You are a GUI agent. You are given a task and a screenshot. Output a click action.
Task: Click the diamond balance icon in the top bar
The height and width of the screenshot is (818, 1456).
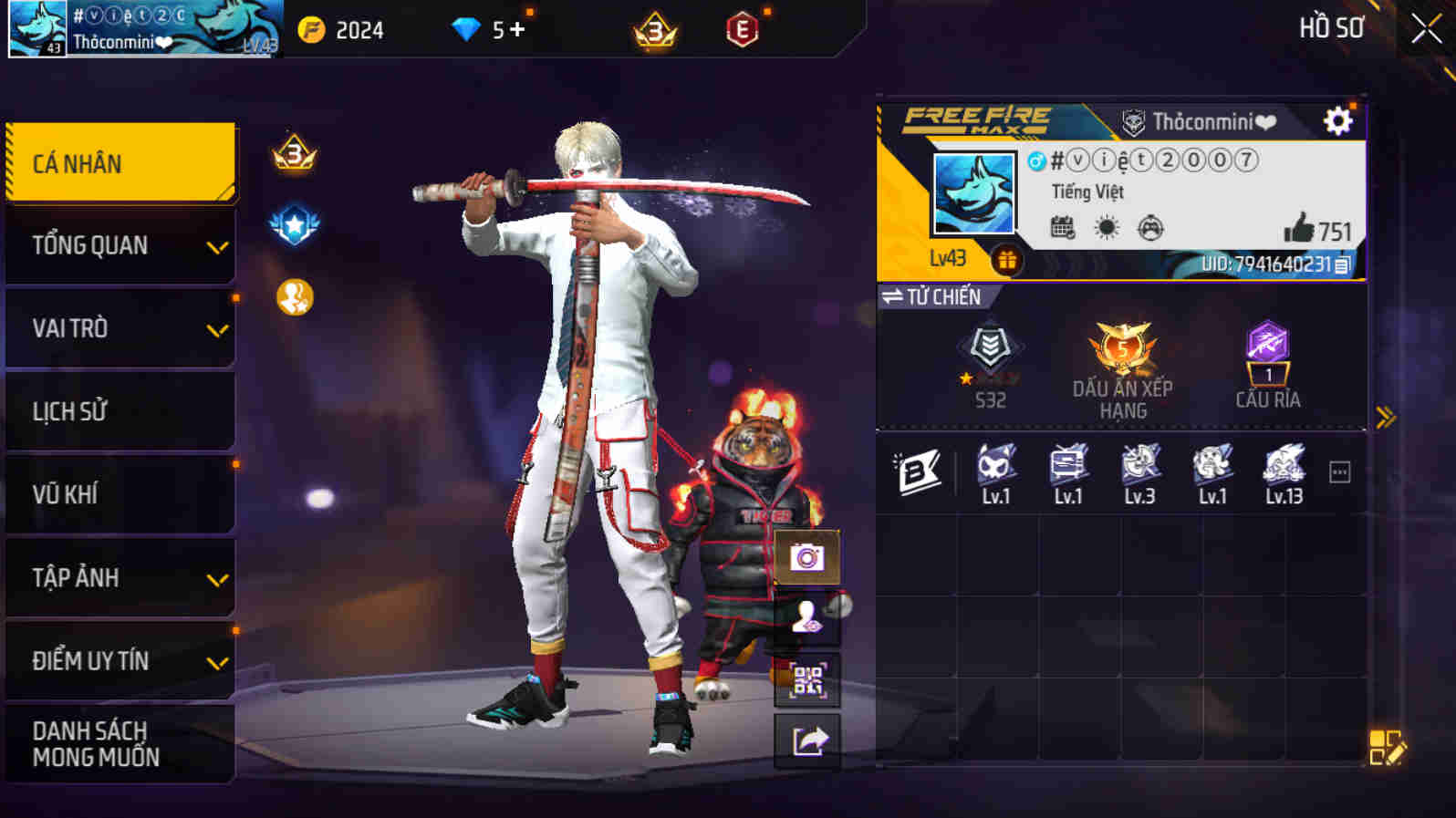click(x=468, y=28)
